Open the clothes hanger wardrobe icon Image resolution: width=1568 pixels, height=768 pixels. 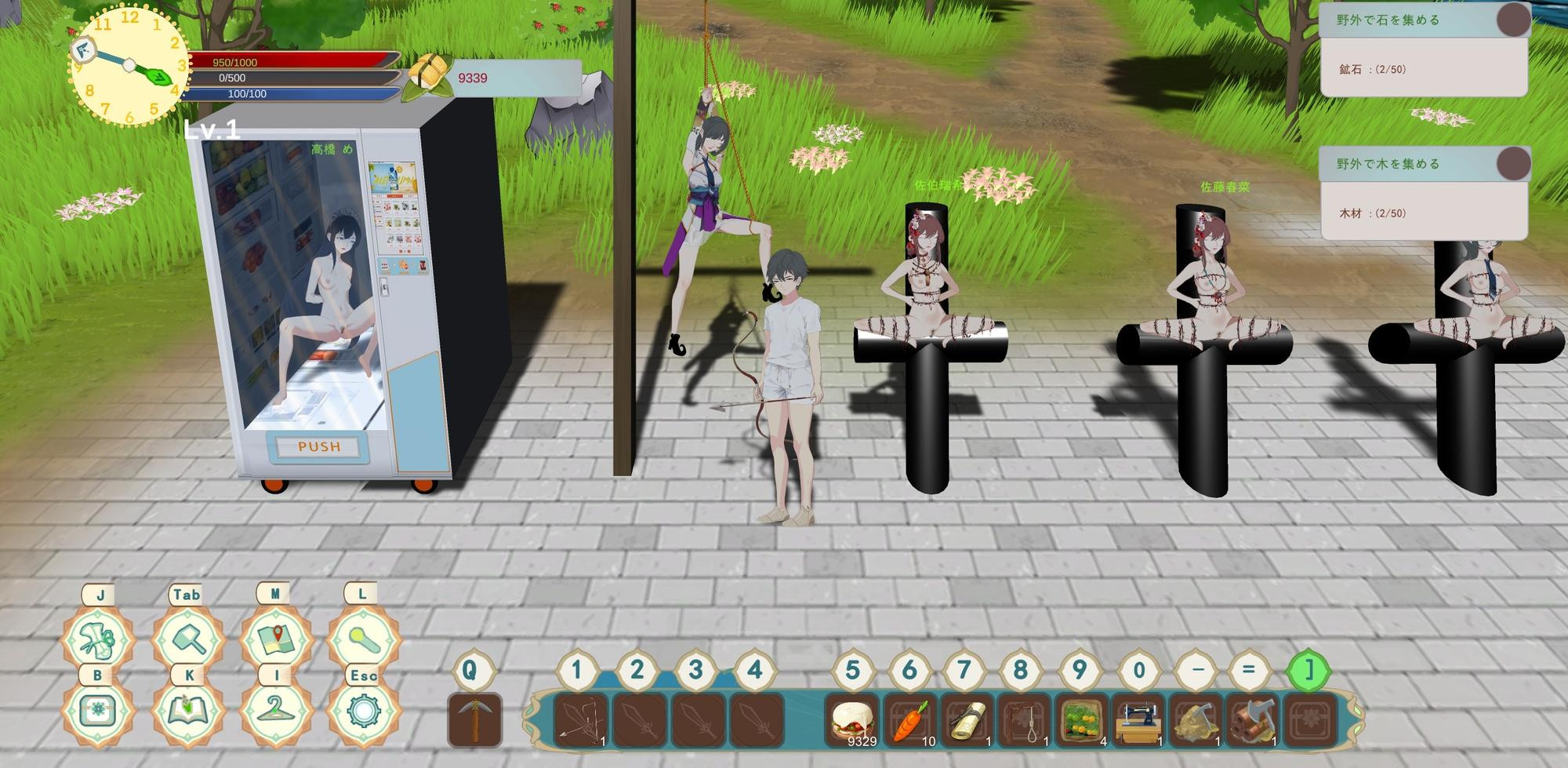click(275, 712)
